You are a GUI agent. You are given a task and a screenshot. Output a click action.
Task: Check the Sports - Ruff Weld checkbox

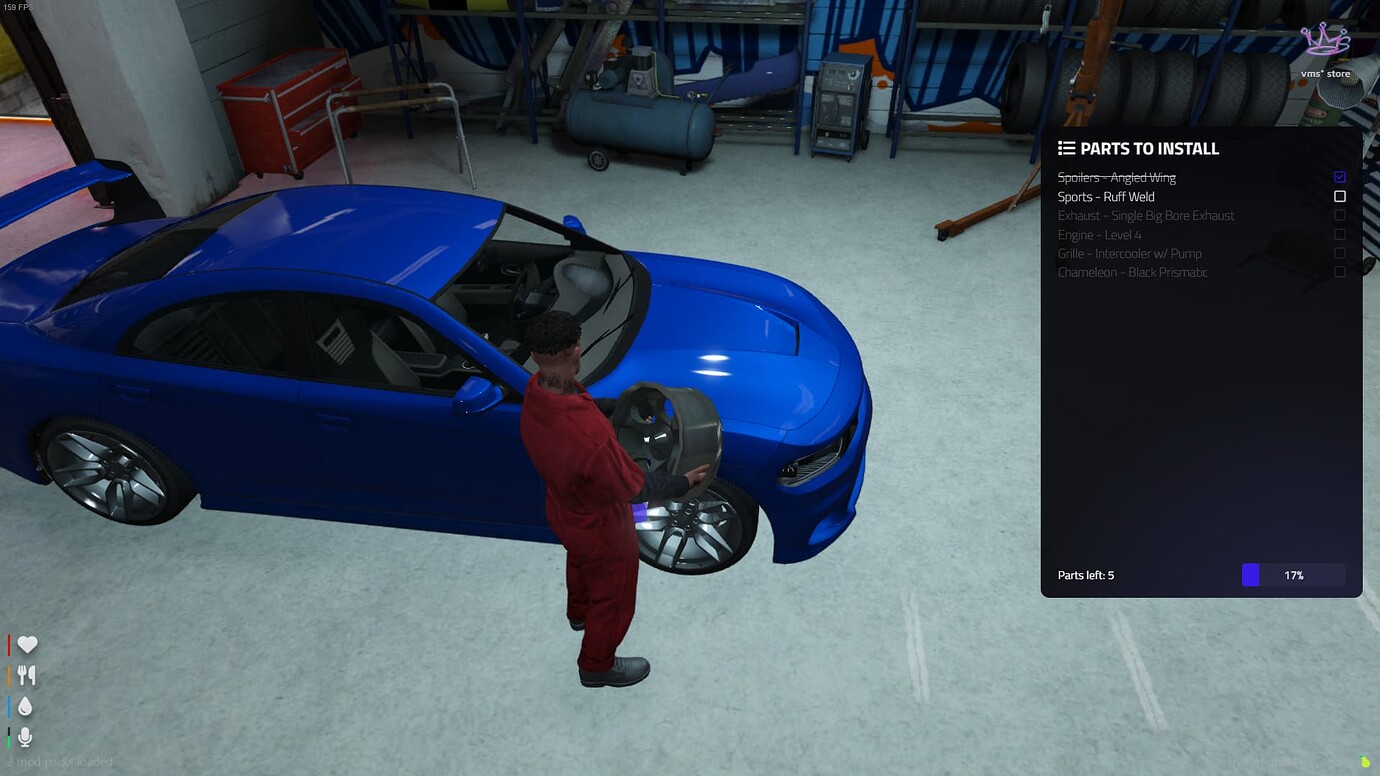coord(1340,196)
